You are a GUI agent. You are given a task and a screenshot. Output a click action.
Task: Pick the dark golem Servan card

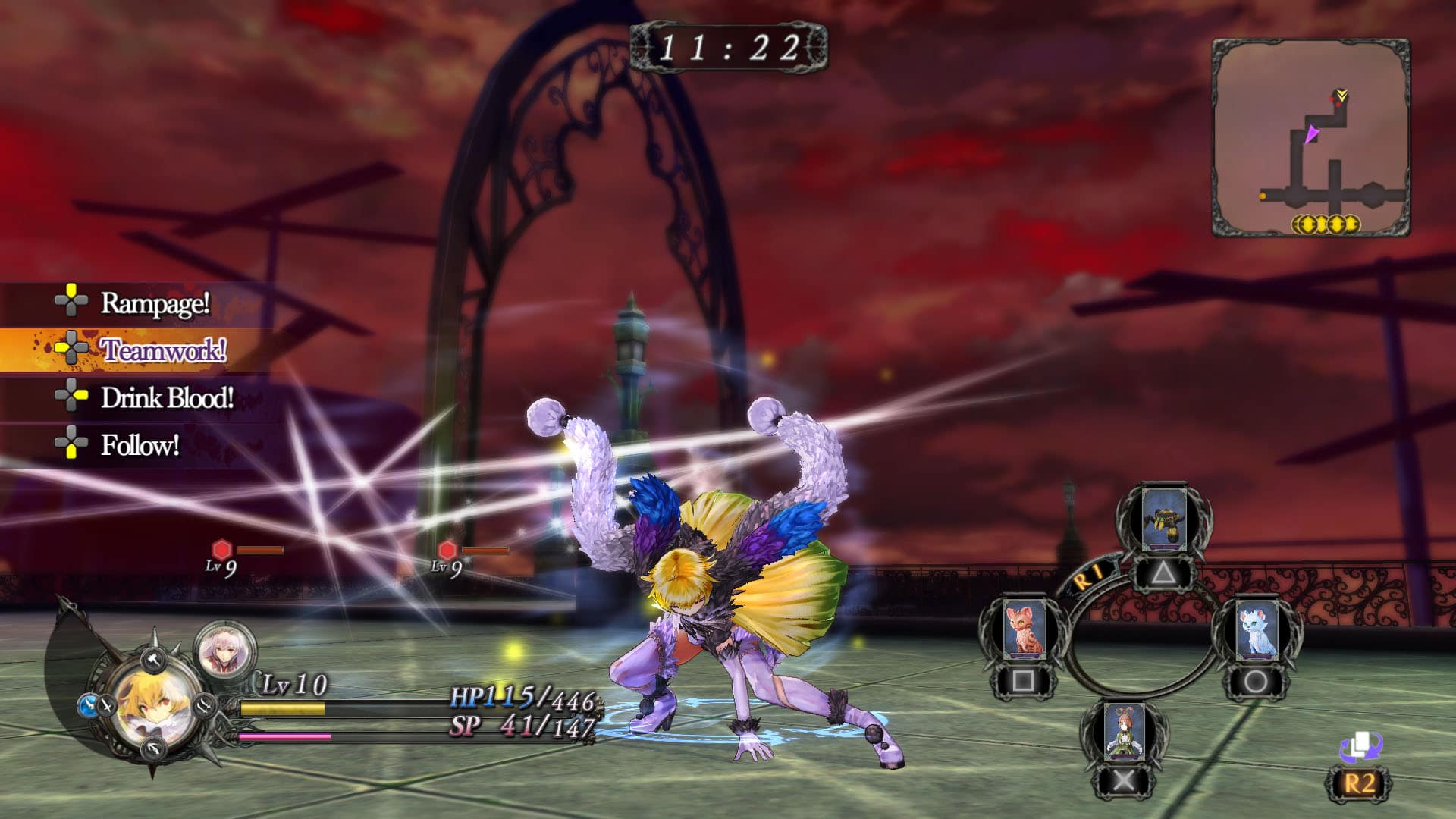click(x=1164, y=519)
